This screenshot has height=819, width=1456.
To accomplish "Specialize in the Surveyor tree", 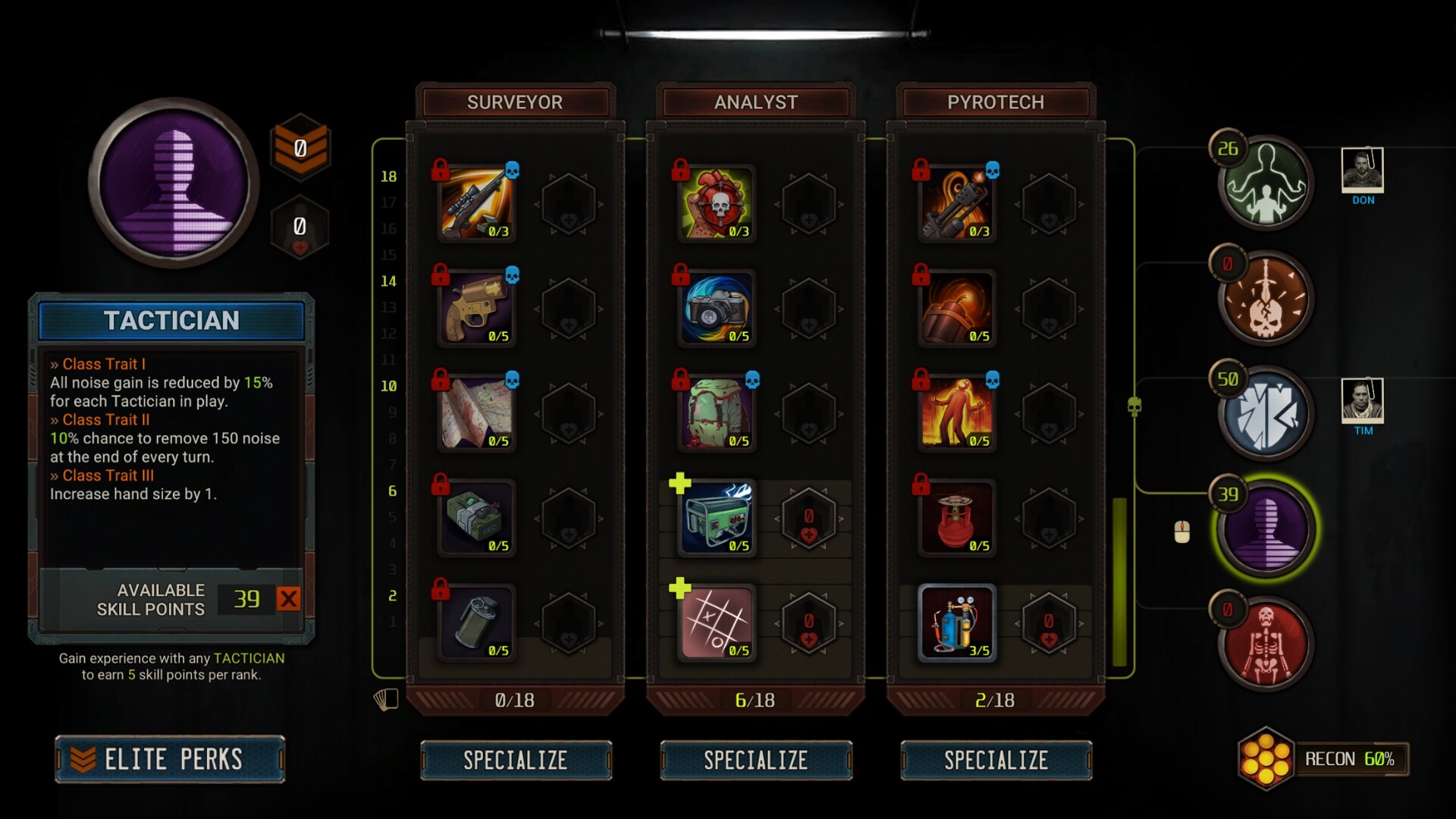I will click(516, 760).
